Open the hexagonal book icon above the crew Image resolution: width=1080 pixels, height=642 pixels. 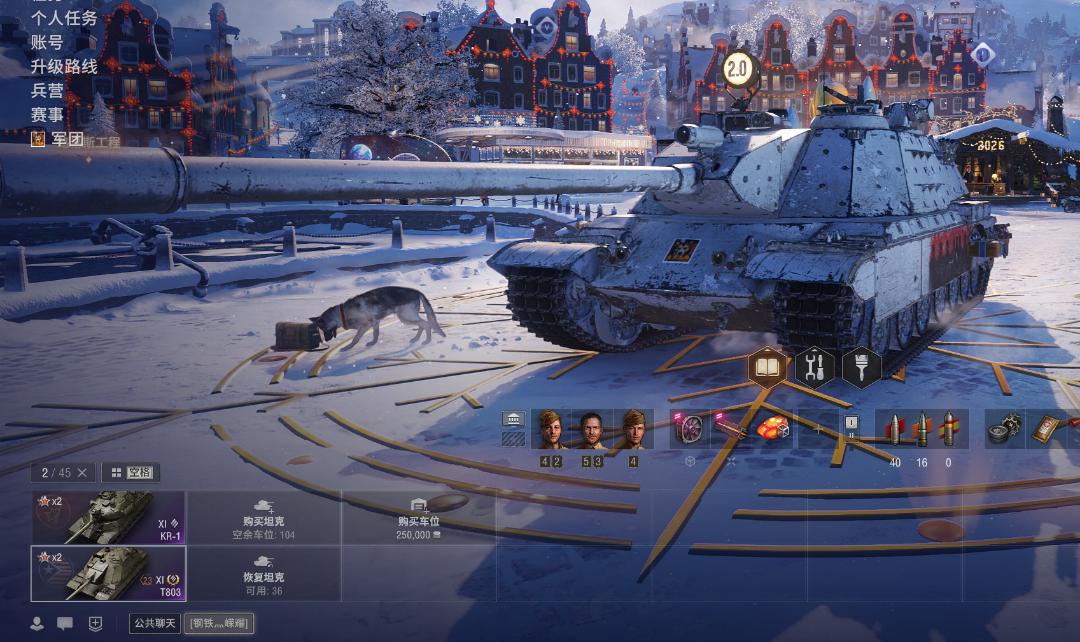pos(768,367)
